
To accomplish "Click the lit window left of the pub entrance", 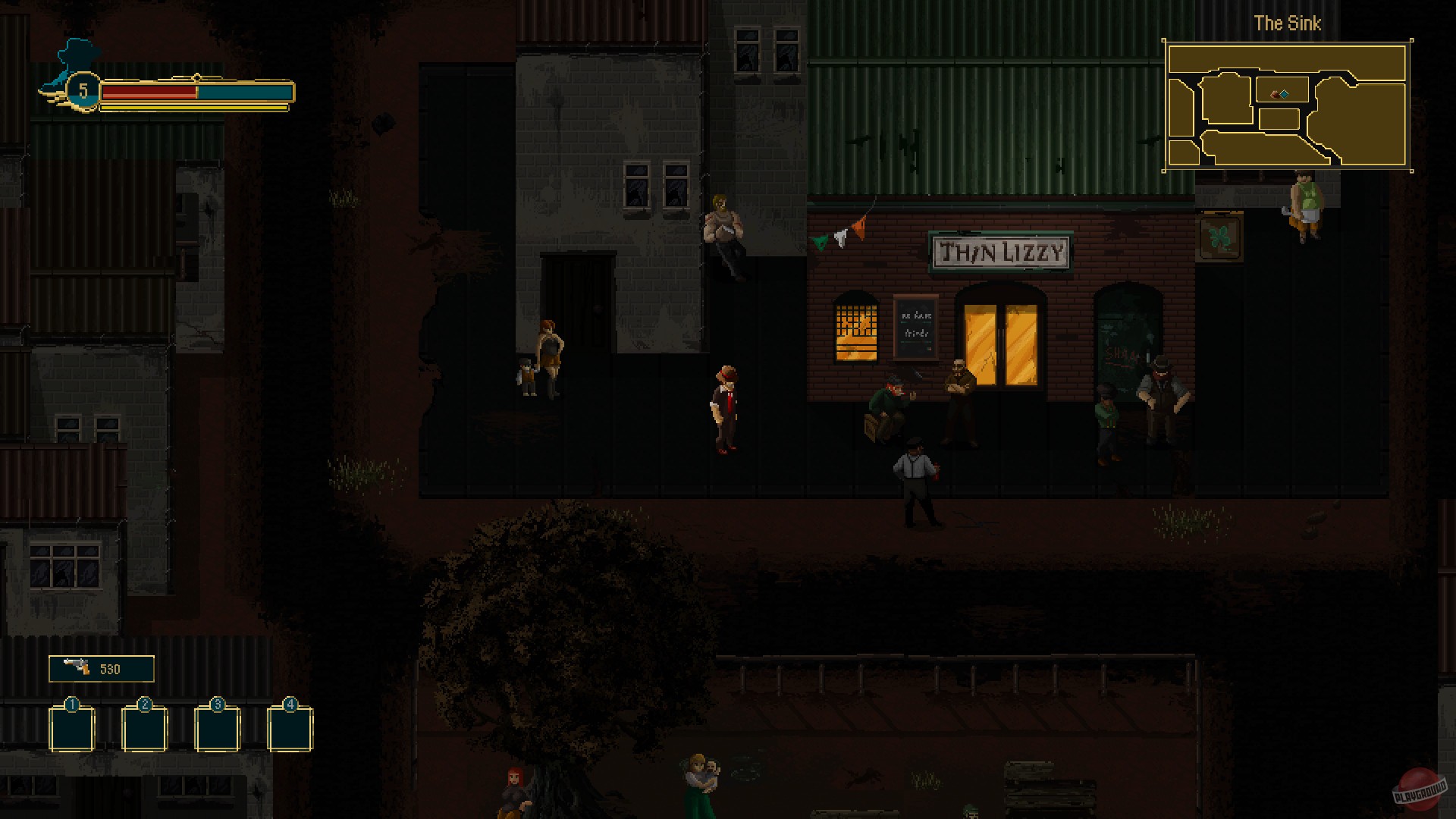I will (855, 330).
